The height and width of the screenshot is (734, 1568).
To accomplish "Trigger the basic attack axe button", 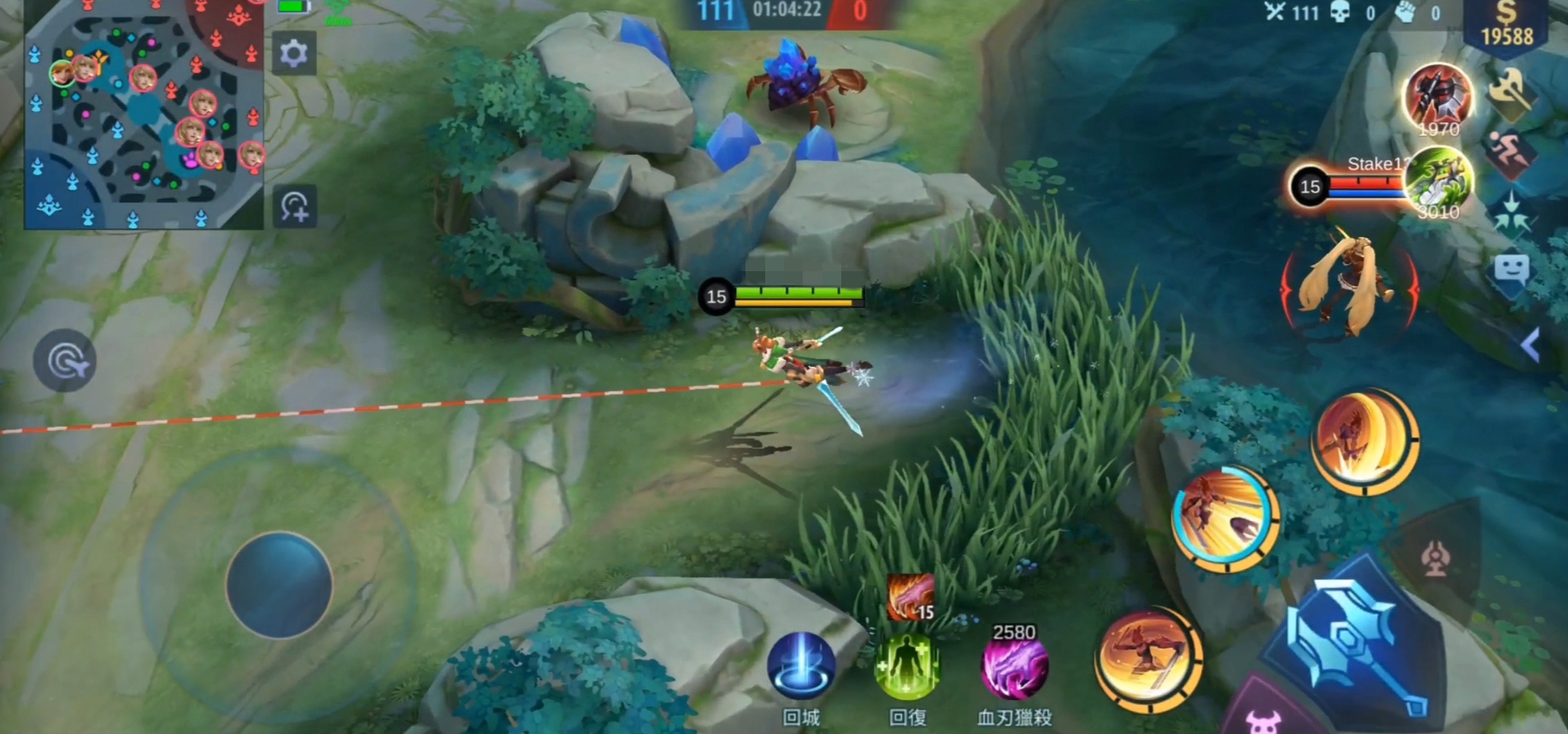I will point(1358,642).
